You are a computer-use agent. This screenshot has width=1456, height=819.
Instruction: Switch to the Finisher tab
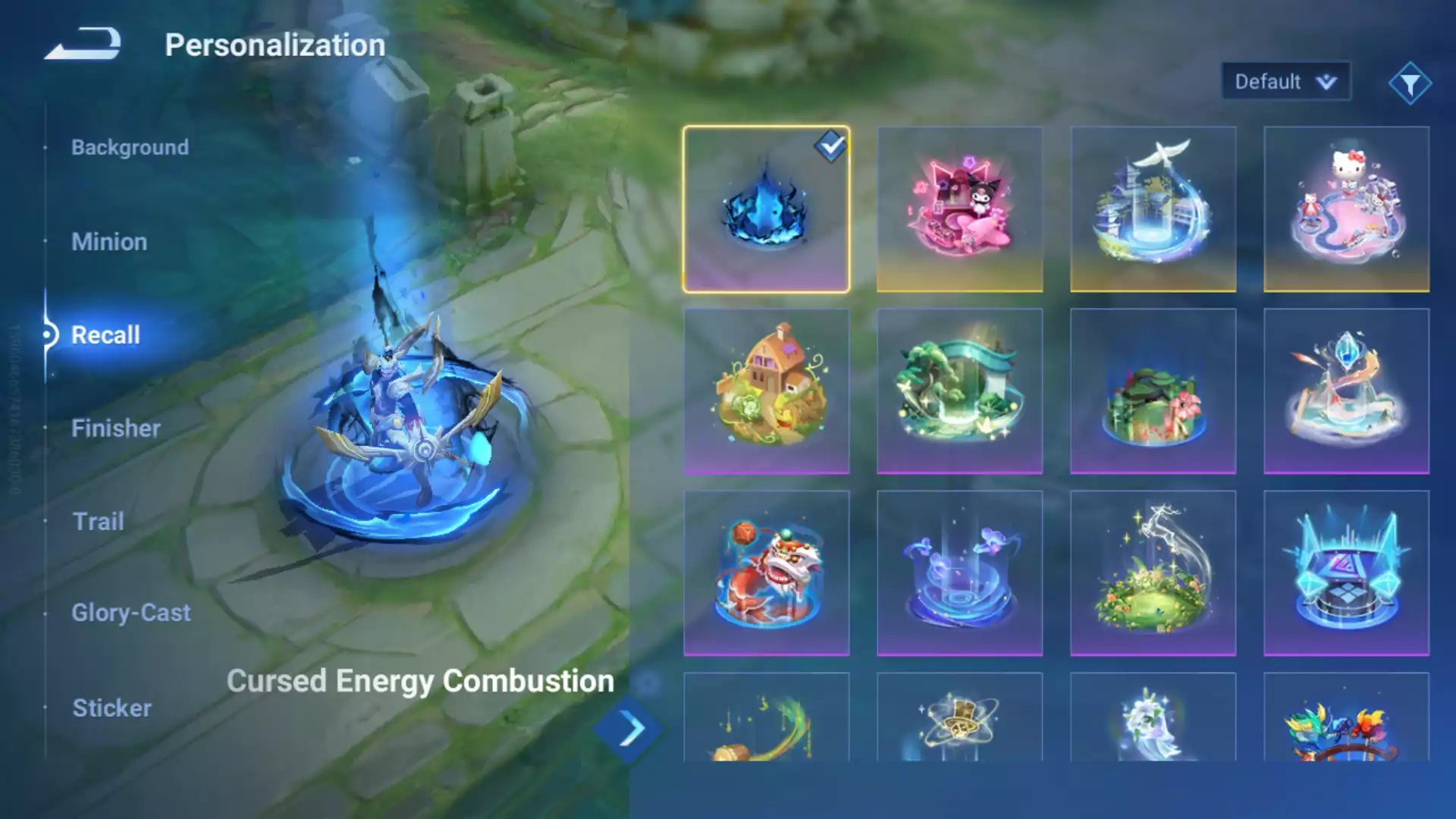(116, 428)
